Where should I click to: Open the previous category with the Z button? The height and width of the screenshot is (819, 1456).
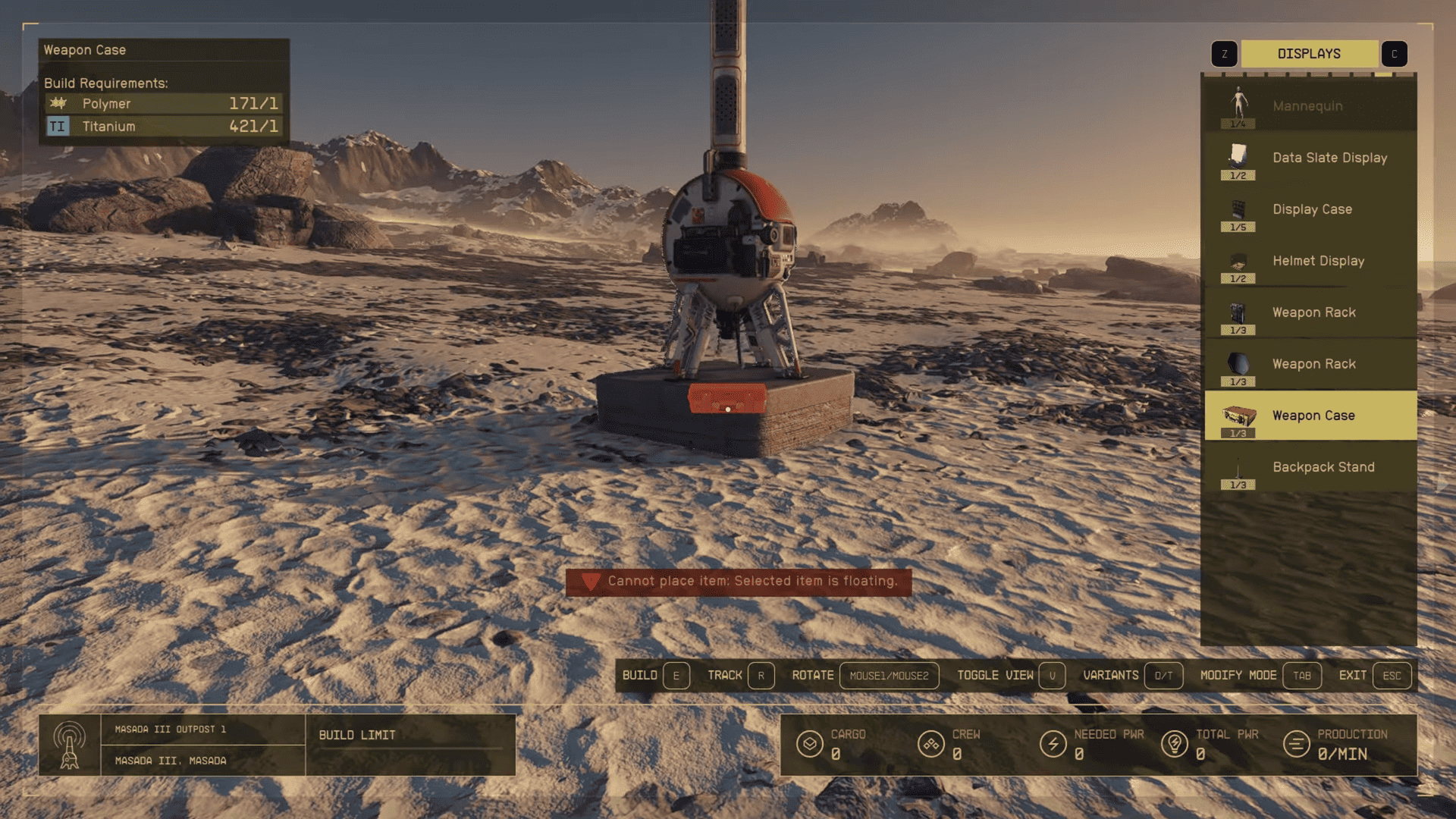[x=1223, y=53]
